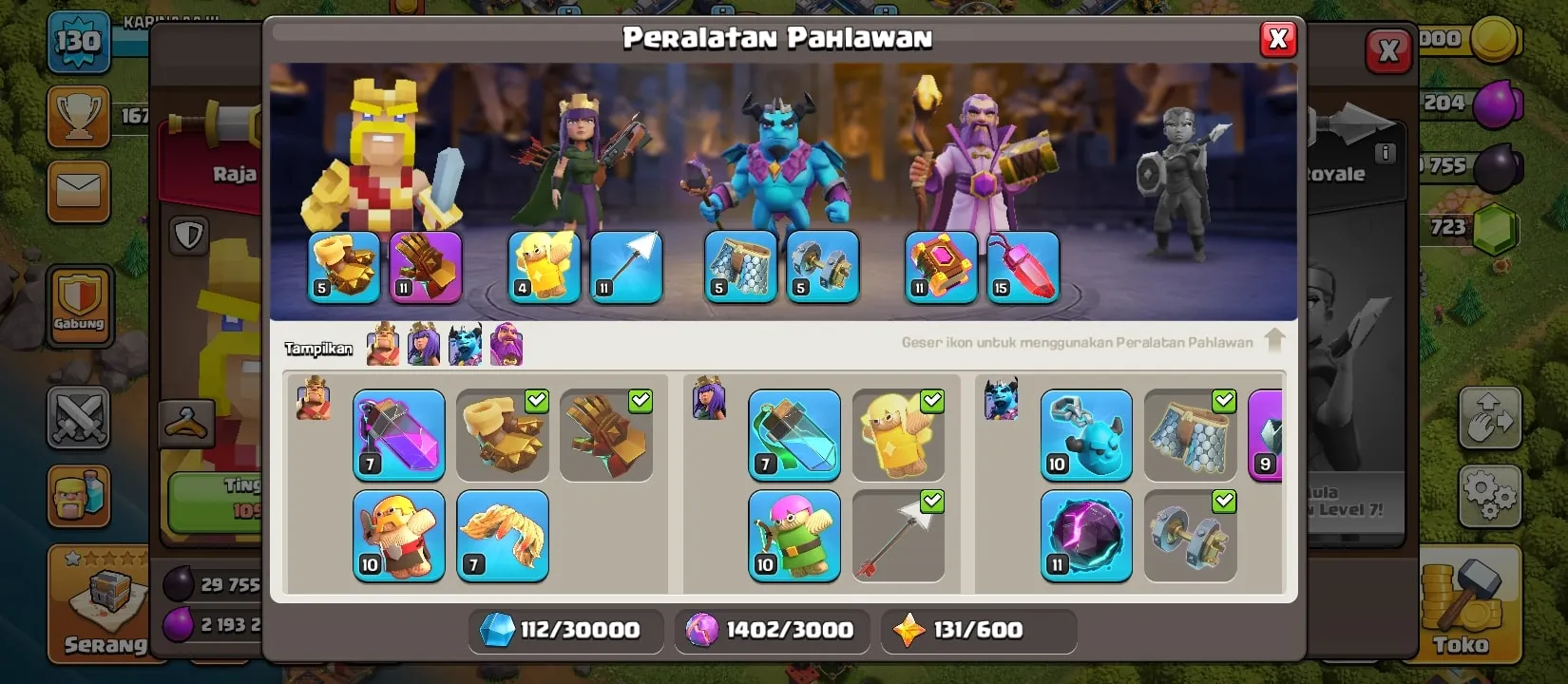Tap the green checkmark on the Healer Puppet
The width and height of the screenshot is (1568, 684).
tap(930, 401)
